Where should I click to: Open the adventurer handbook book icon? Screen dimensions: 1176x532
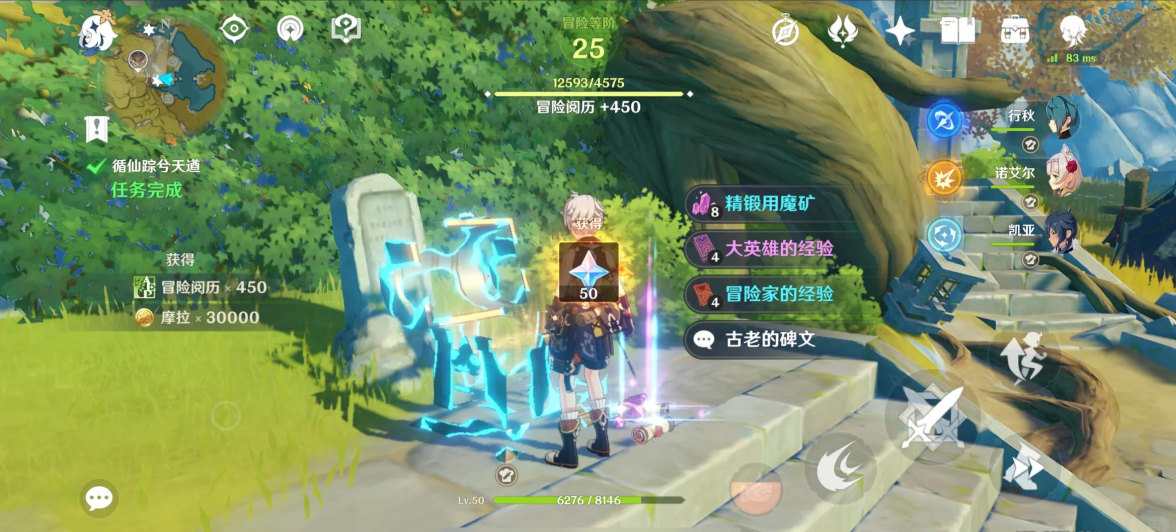[x=958, y=32]
